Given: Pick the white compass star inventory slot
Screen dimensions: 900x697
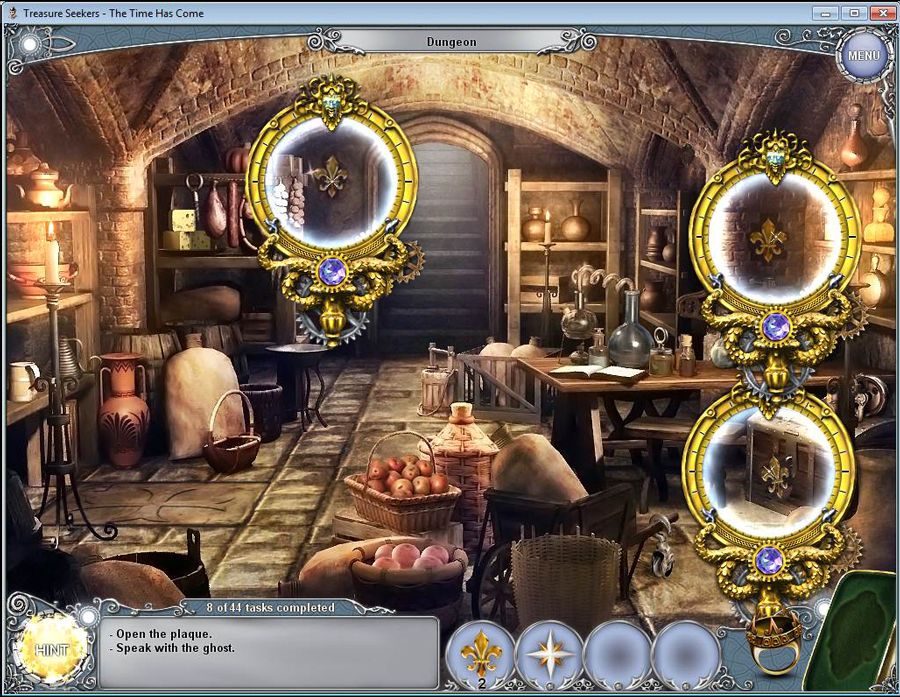Looking at the screenshot, I should [x=548, y=654].
